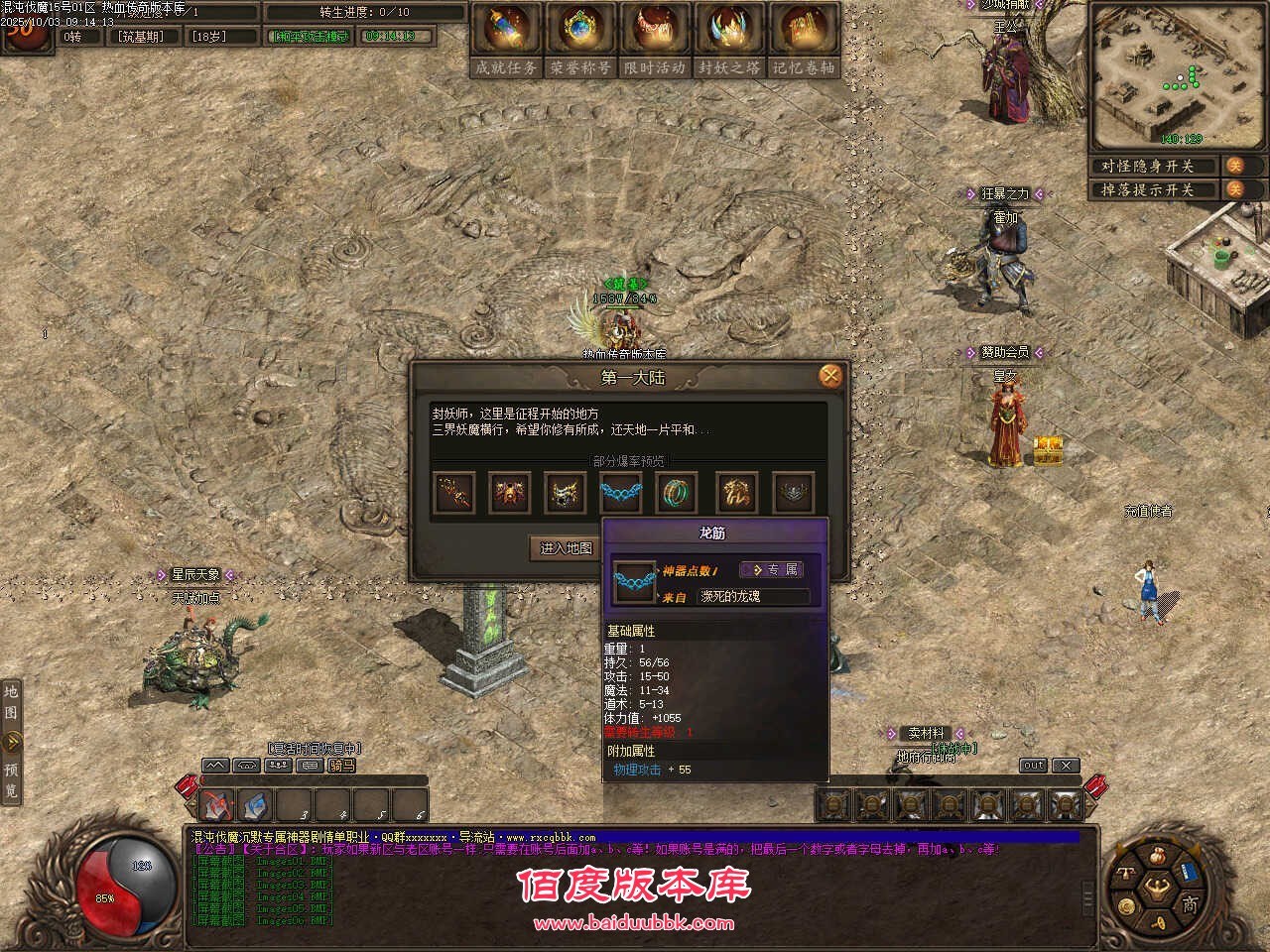Viewport: 1270px width, 952px height.
Task: Select the 筑基期 tab at top-left
Action: point(142,35)
